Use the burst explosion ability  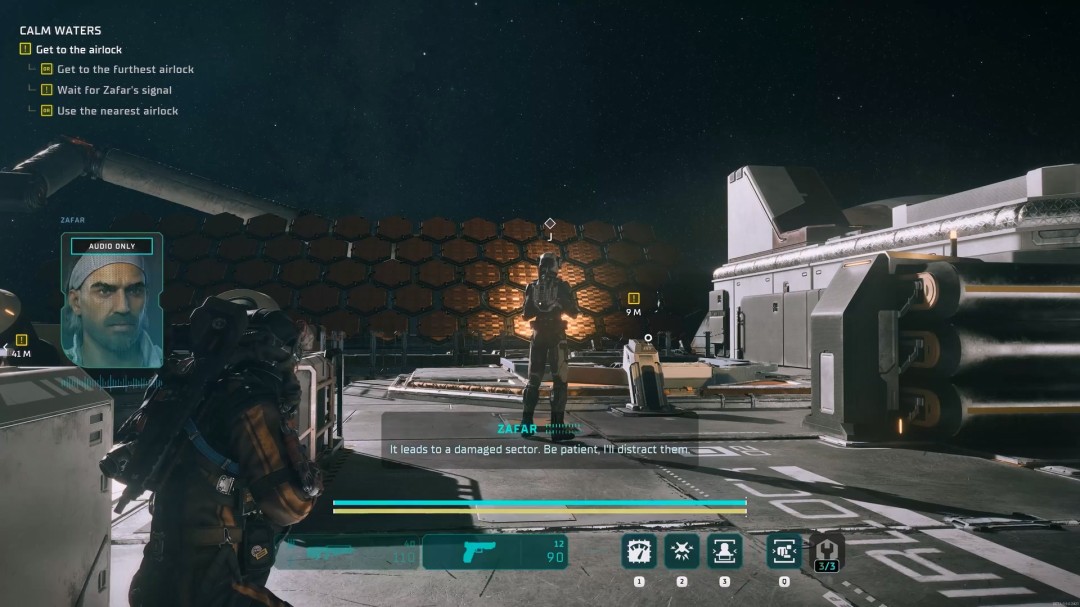682,551
